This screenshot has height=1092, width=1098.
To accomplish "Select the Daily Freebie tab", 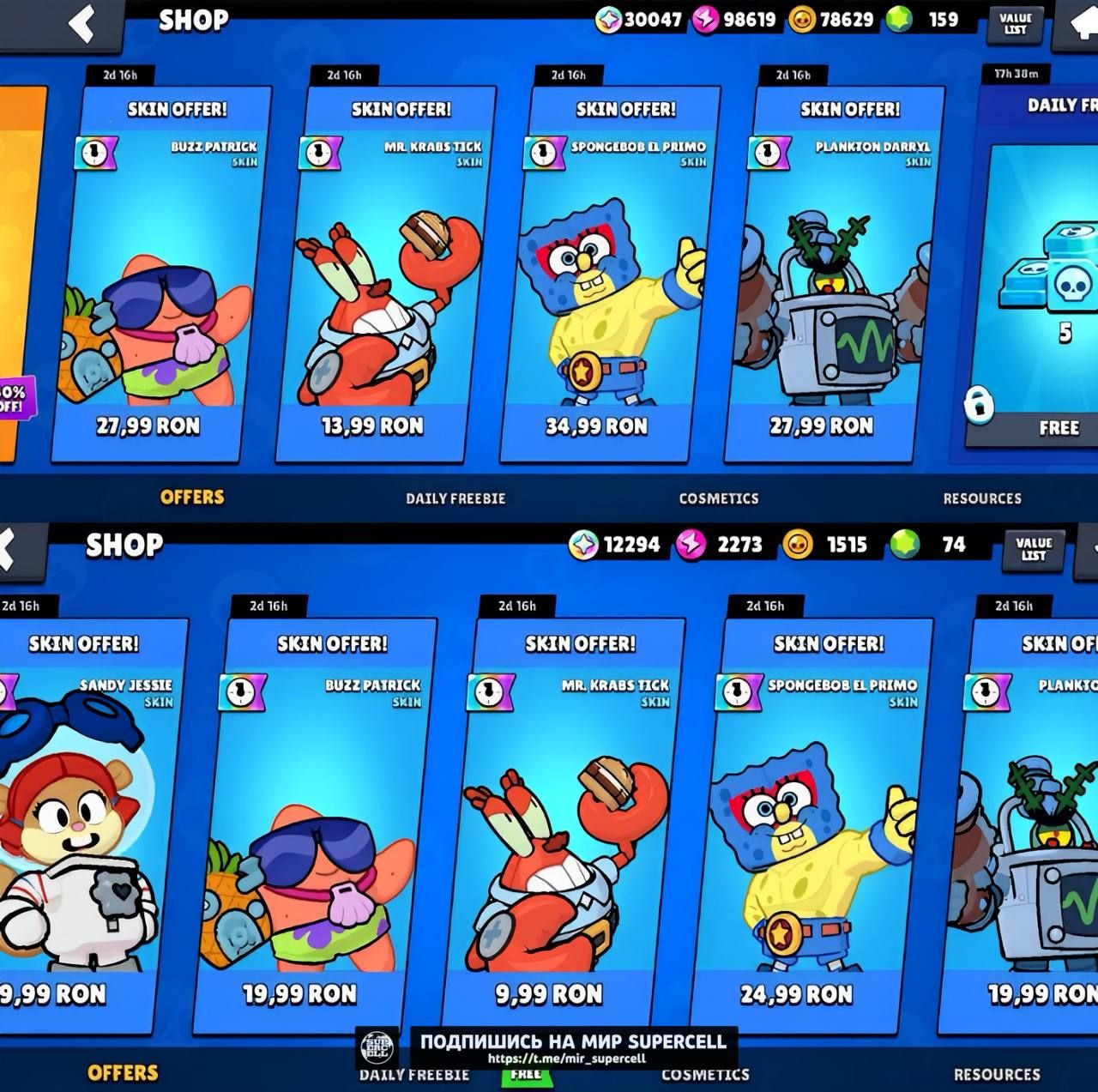I will 456,498.
